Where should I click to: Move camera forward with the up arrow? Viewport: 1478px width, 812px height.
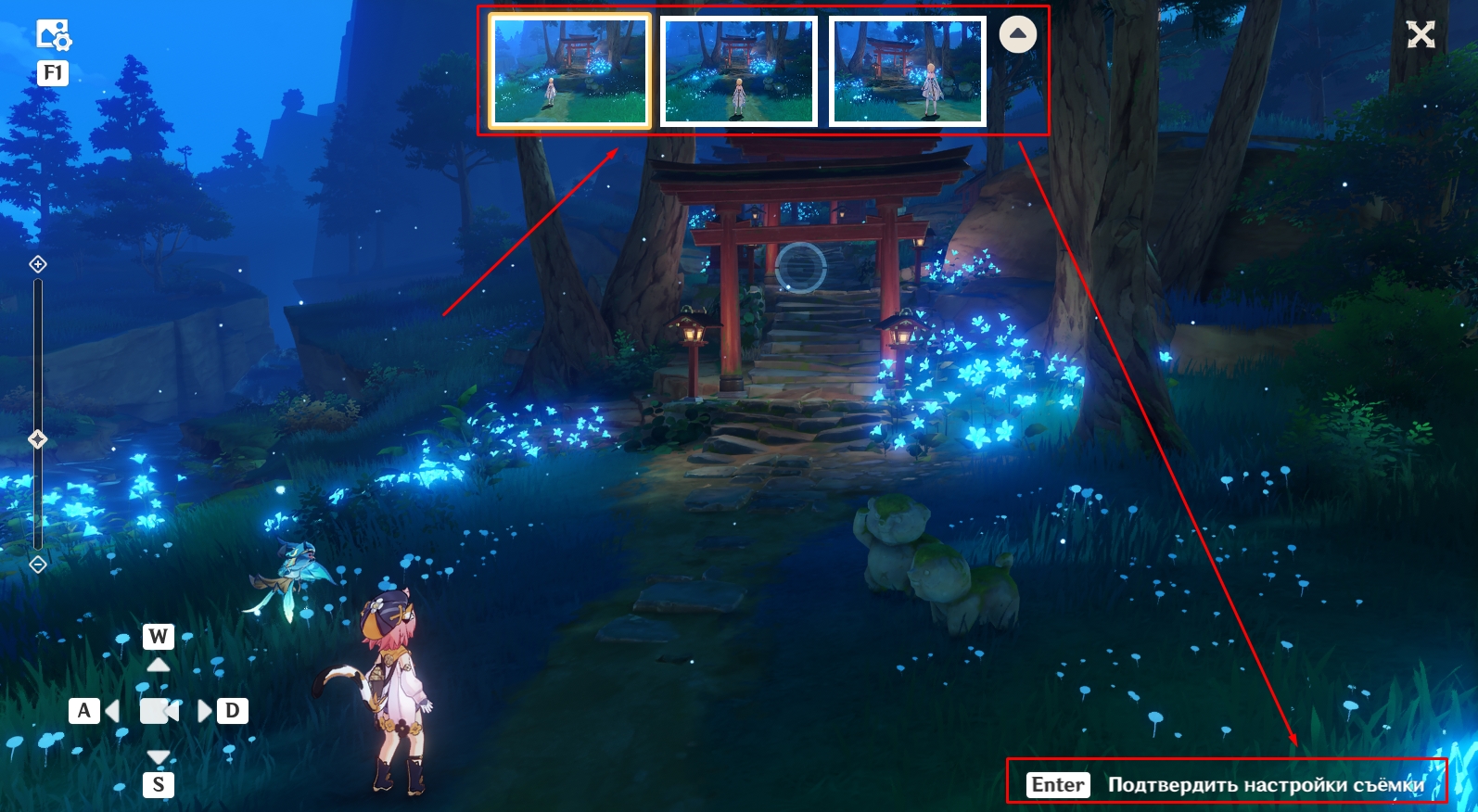[x=159, y=665]
